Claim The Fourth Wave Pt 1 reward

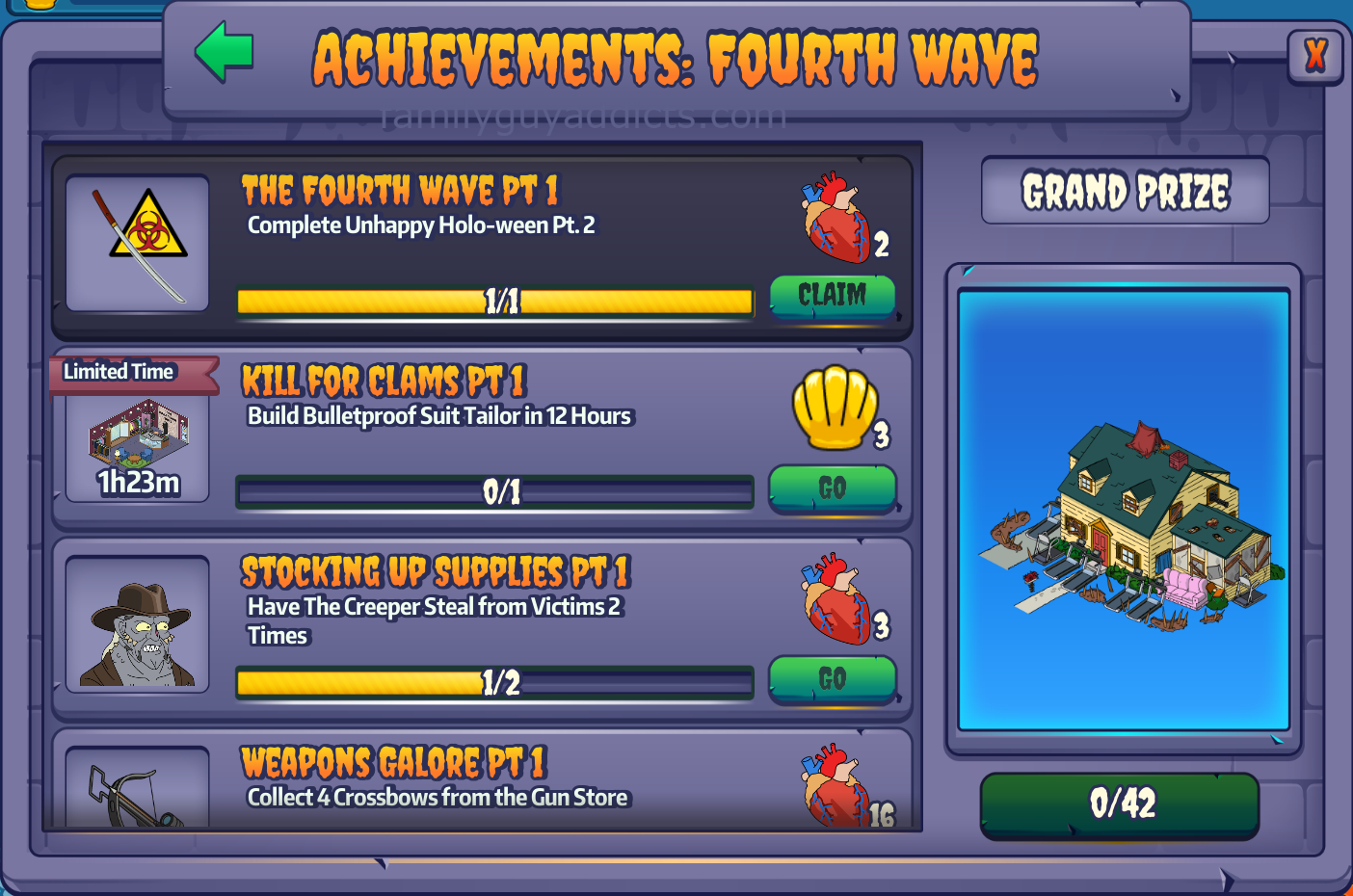833,295
